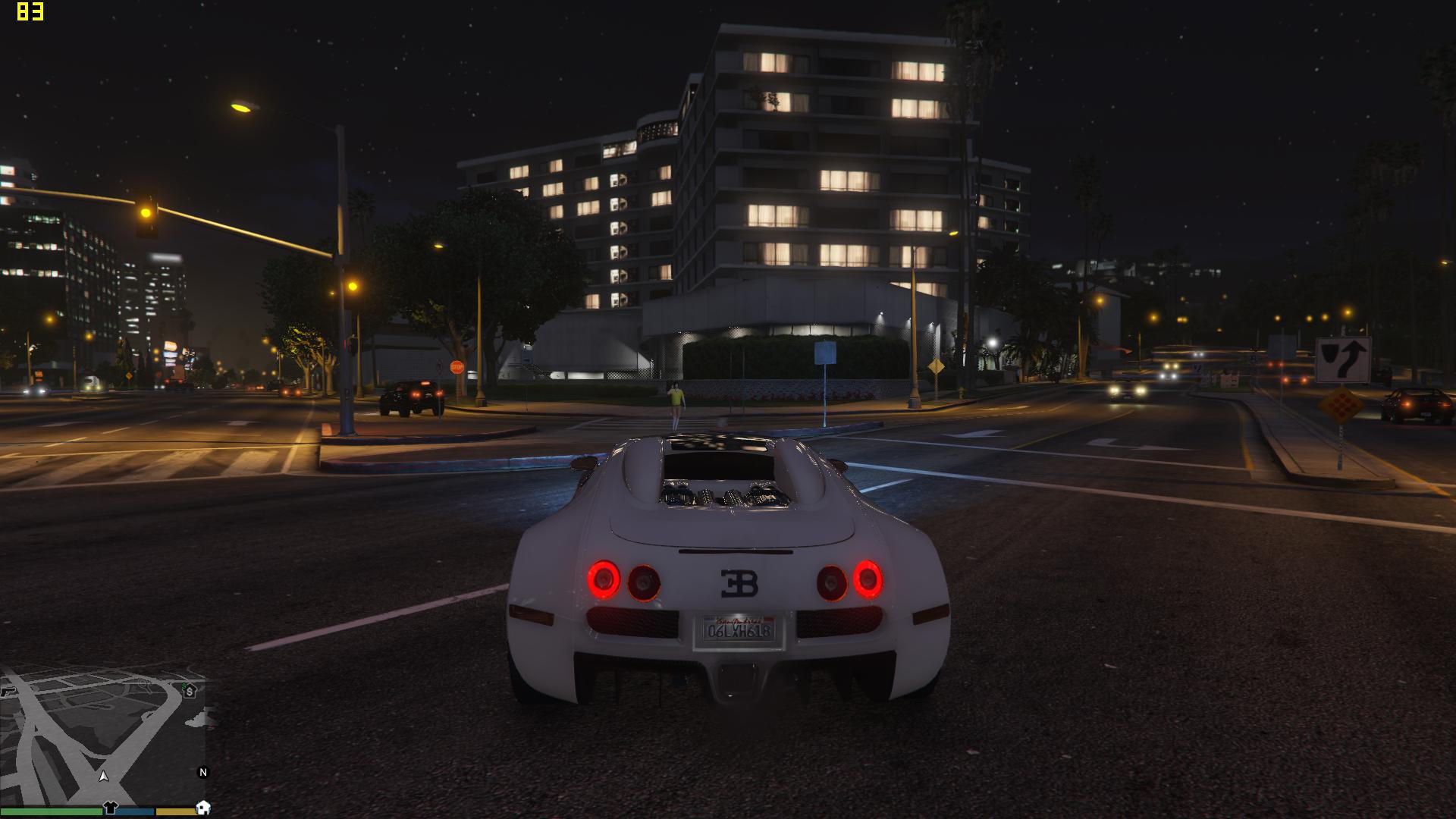Screen dimensions: 1456x819
Task: Select the white safehouse marker on minimap
Action: pos(202,808)
